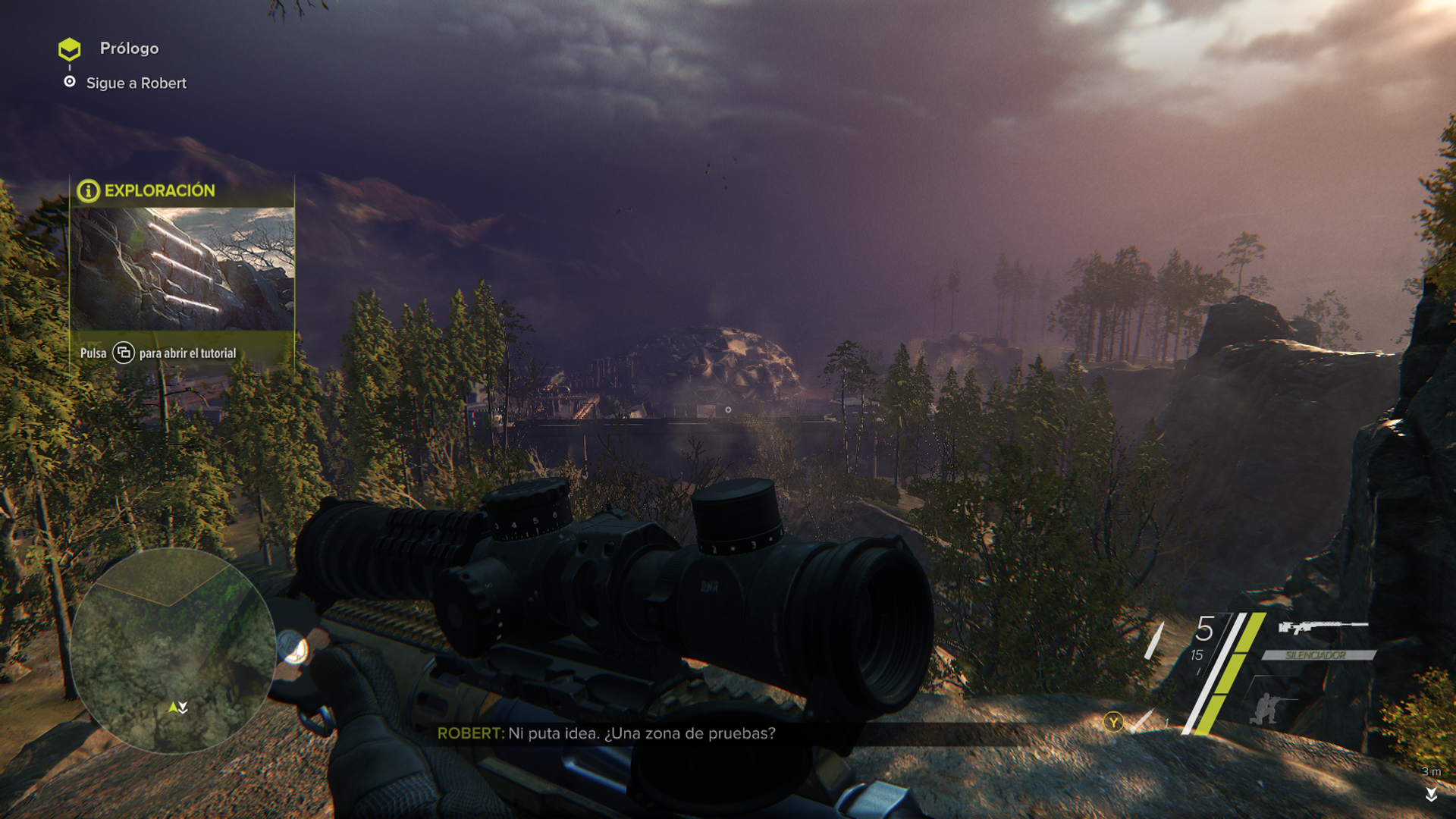Click the Exploración info icon
This screenshot has height=819, width=1456.
88,191
